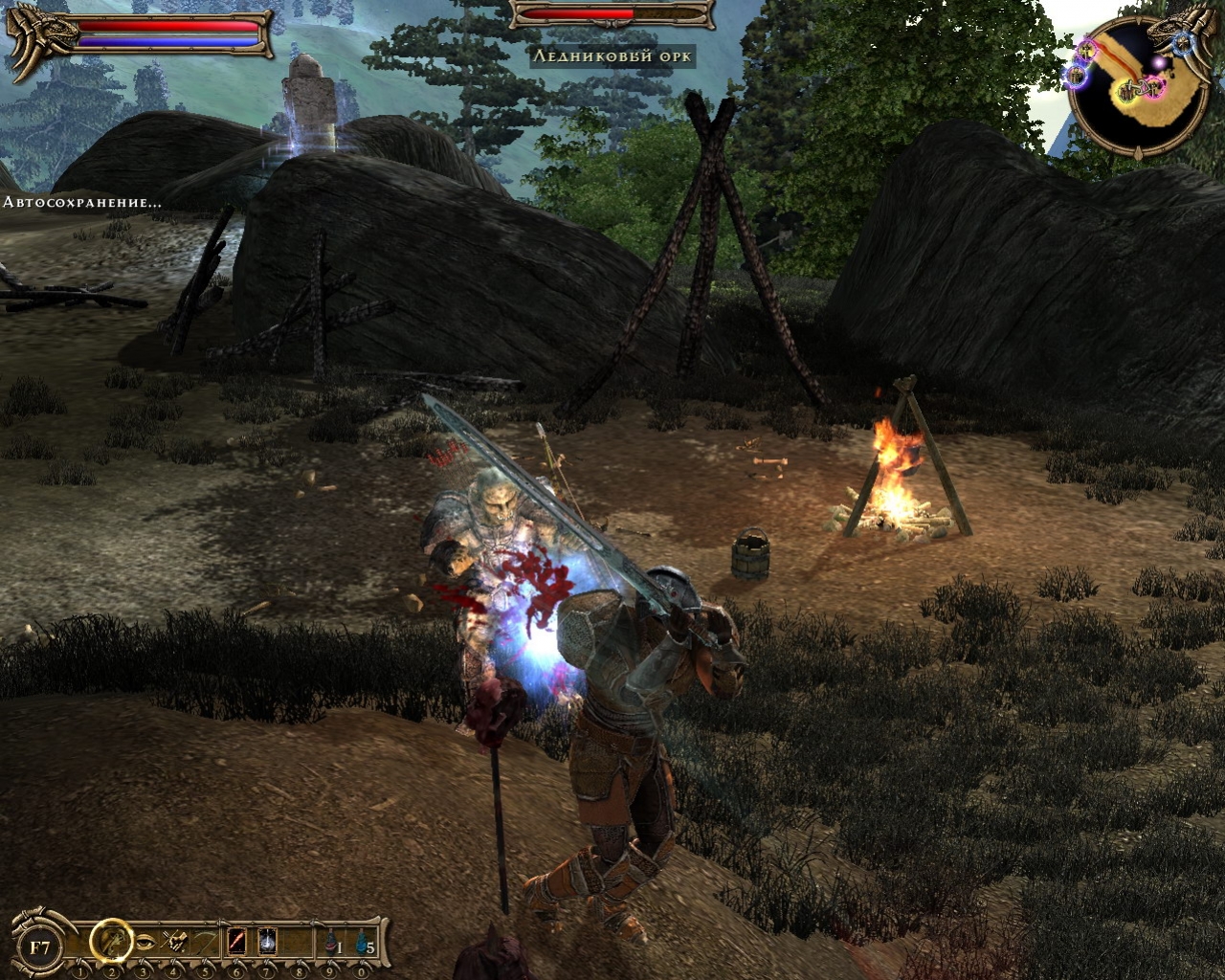Drink the red health potion

[x=330, y=943]
